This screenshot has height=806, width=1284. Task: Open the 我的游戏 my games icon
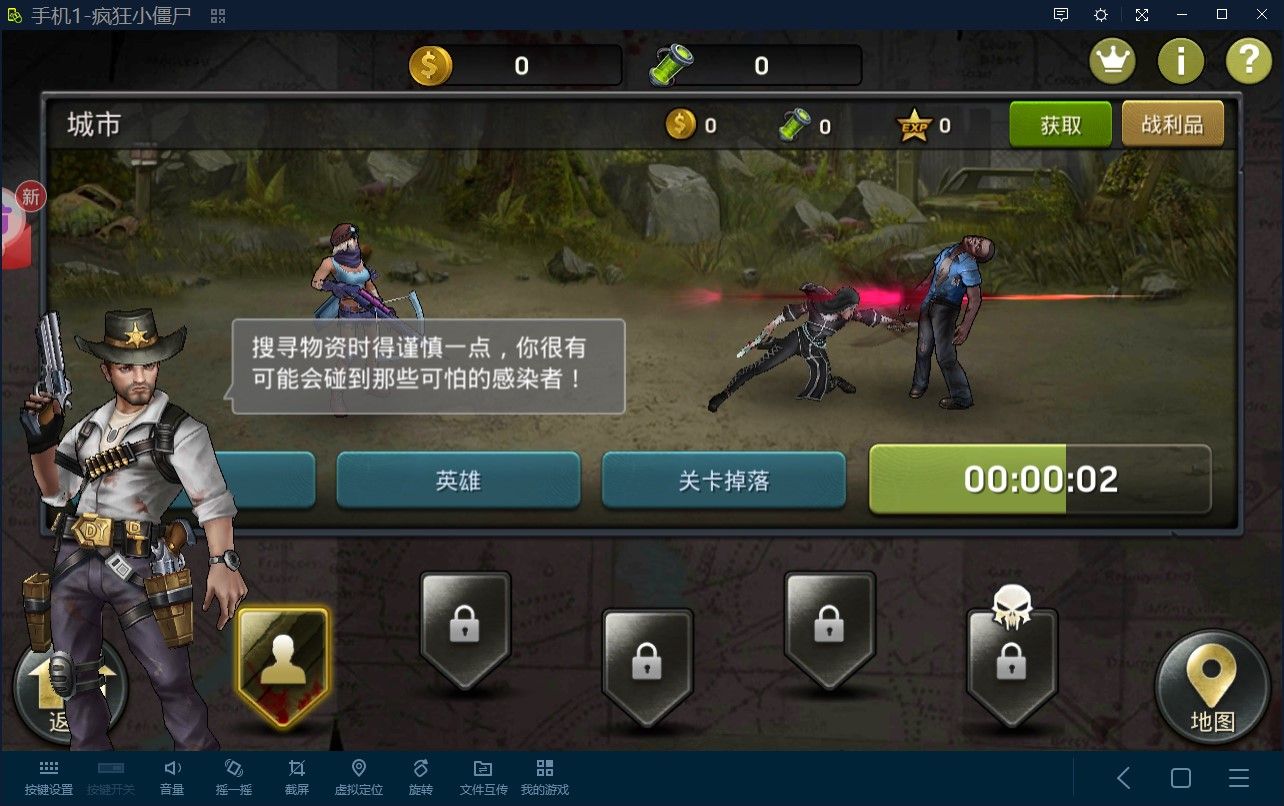(544, 775)
